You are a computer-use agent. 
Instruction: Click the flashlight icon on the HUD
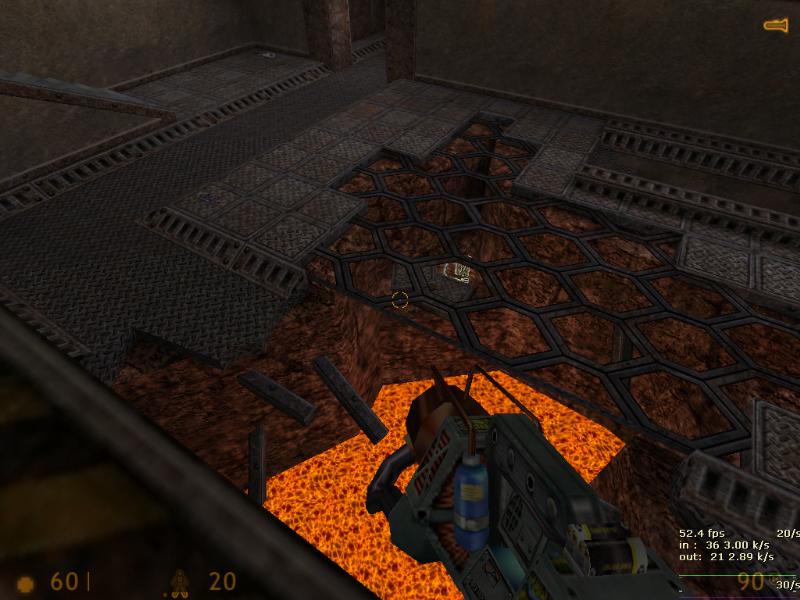pos(776,26)
